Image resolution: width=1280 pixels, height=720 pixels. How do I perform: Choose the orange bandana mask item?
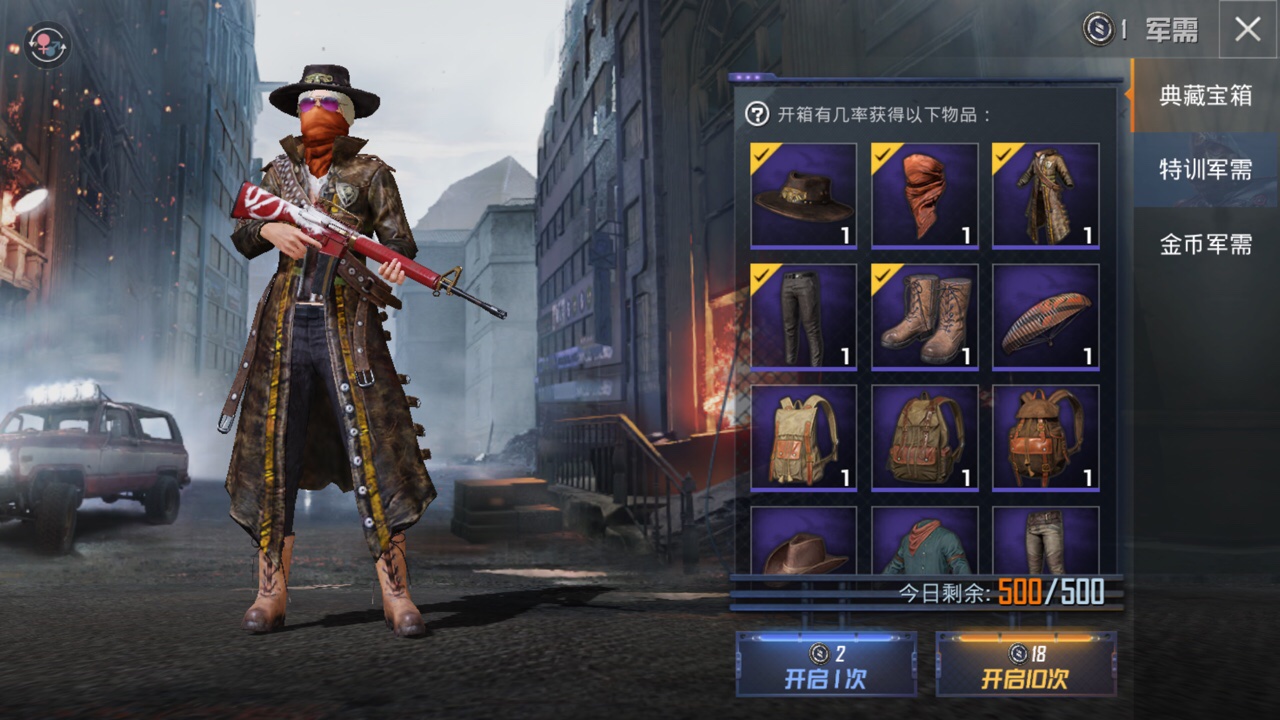925,195
